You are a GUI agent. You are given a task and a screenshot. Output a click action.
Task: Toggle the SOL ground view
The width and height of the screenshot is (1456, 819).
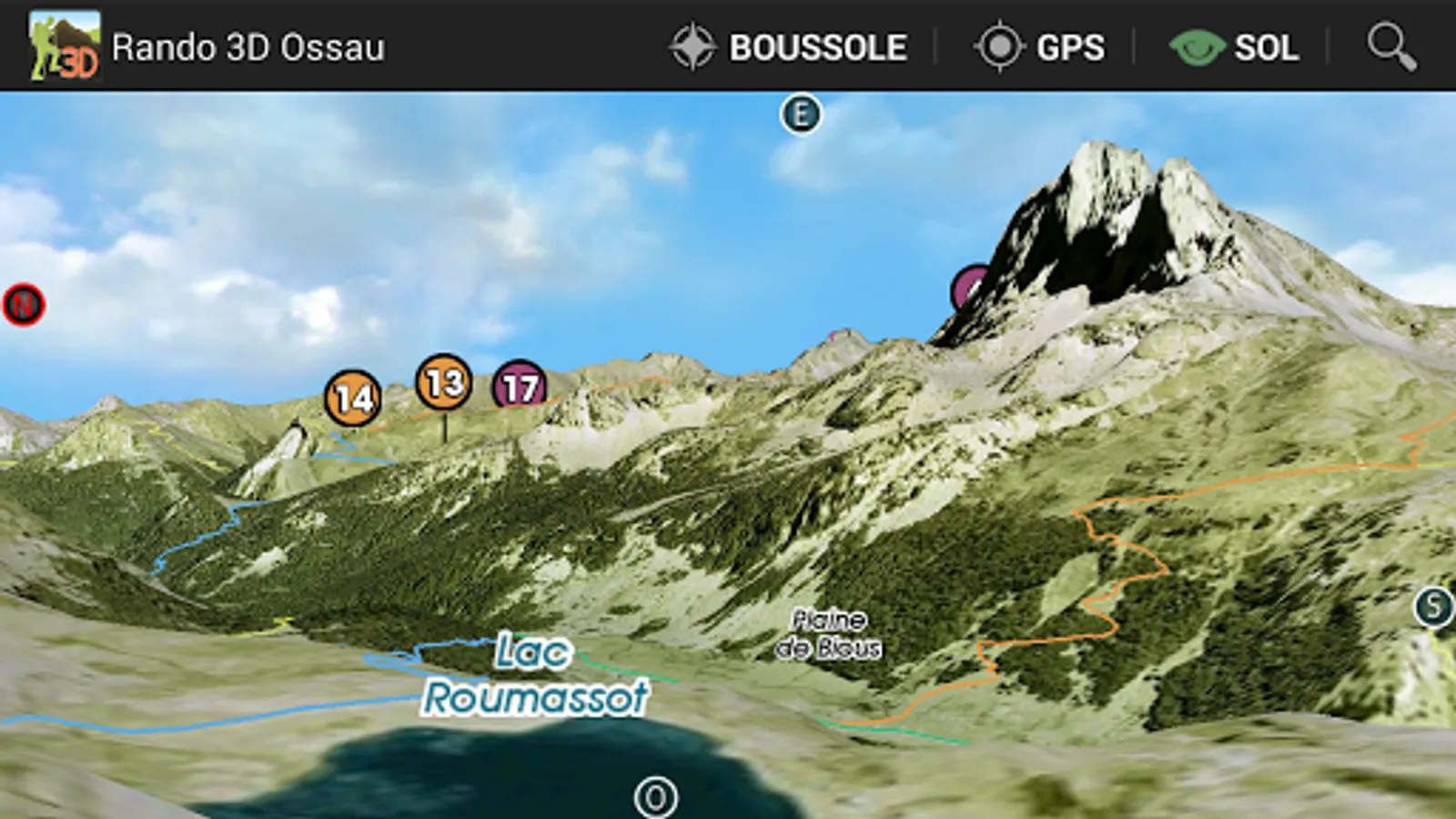[x=1234, y=47]
